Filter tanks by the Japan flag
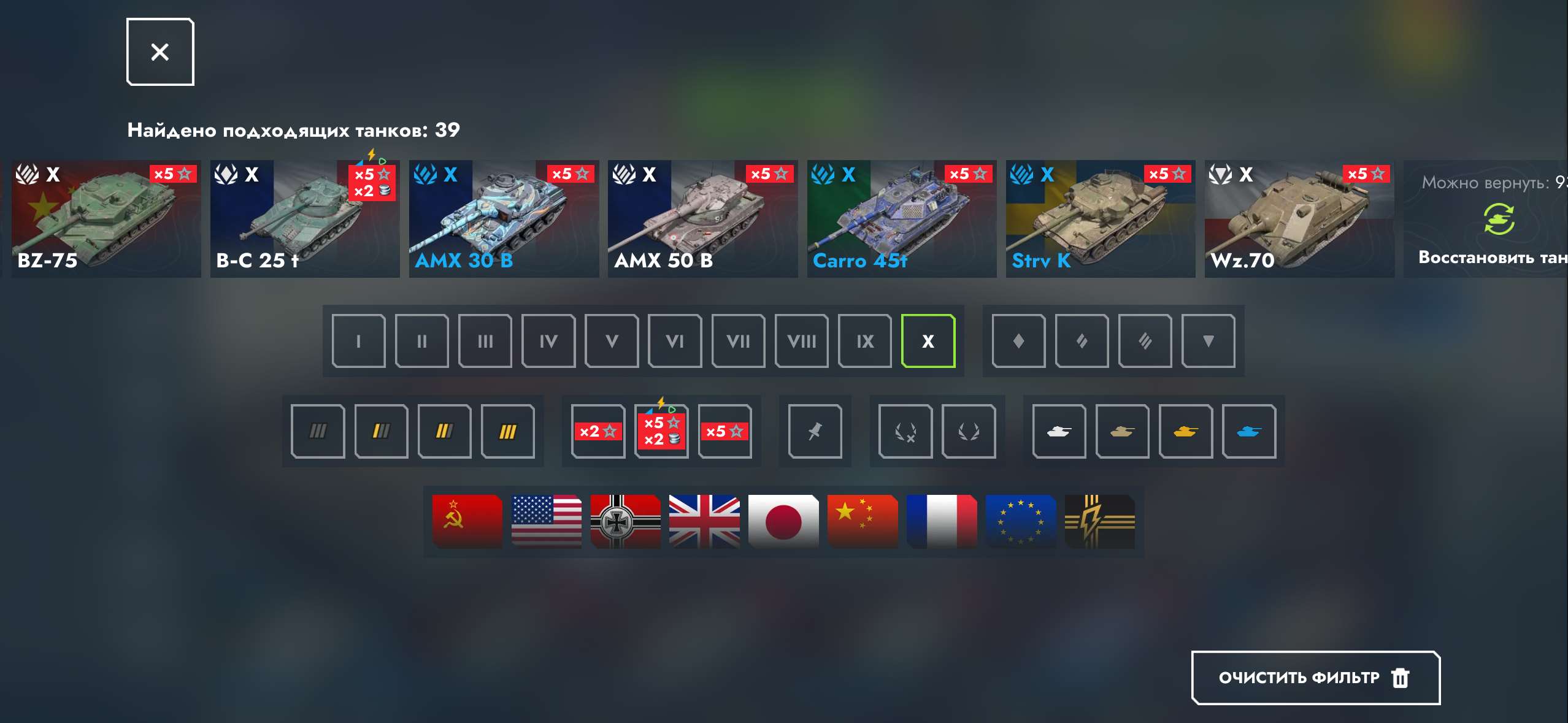 783,522
